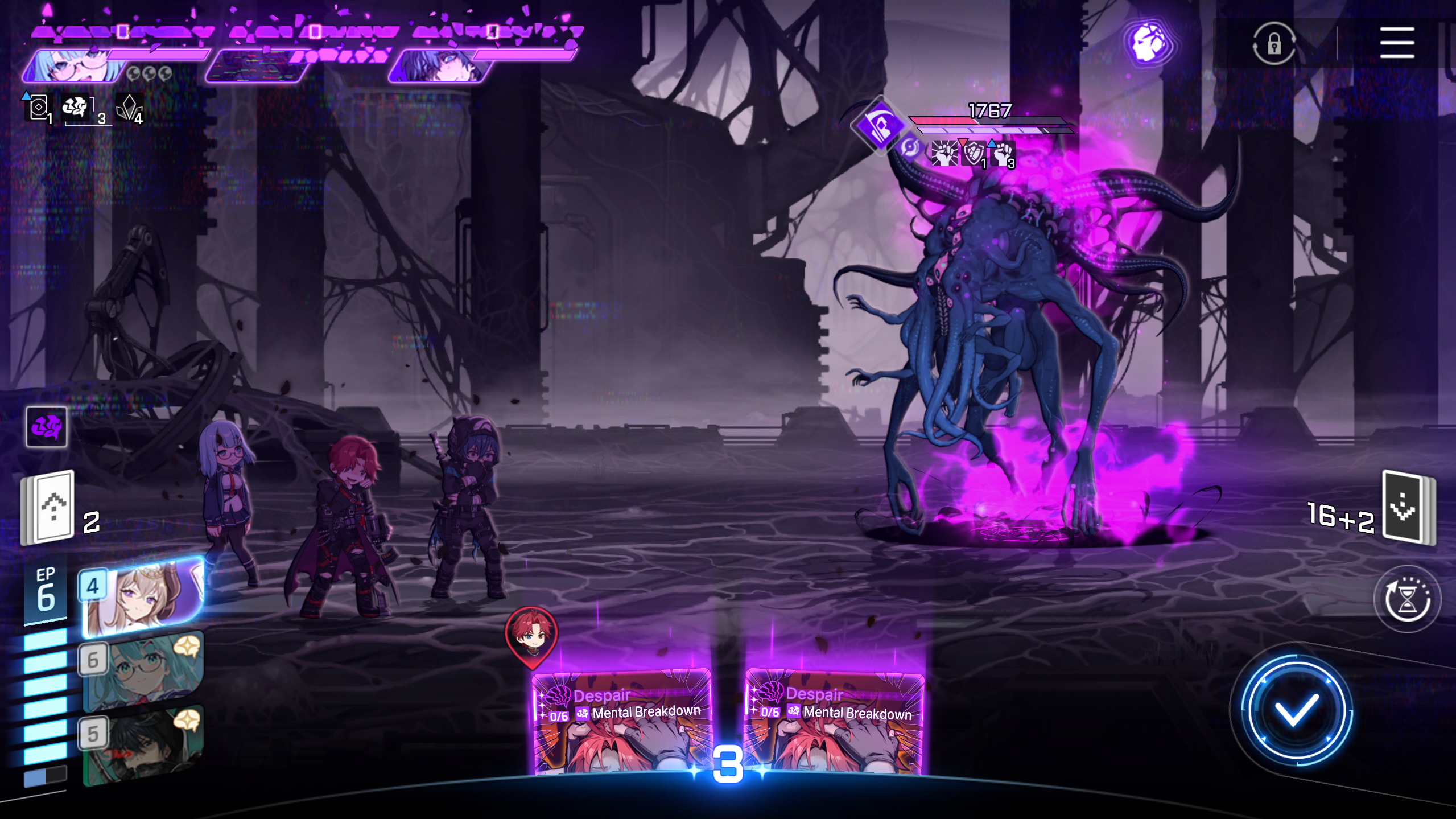Image resolution: width=1456 pixels, height=819 pixels.
Task: Open the draw pile deck
Action: 1409,507
